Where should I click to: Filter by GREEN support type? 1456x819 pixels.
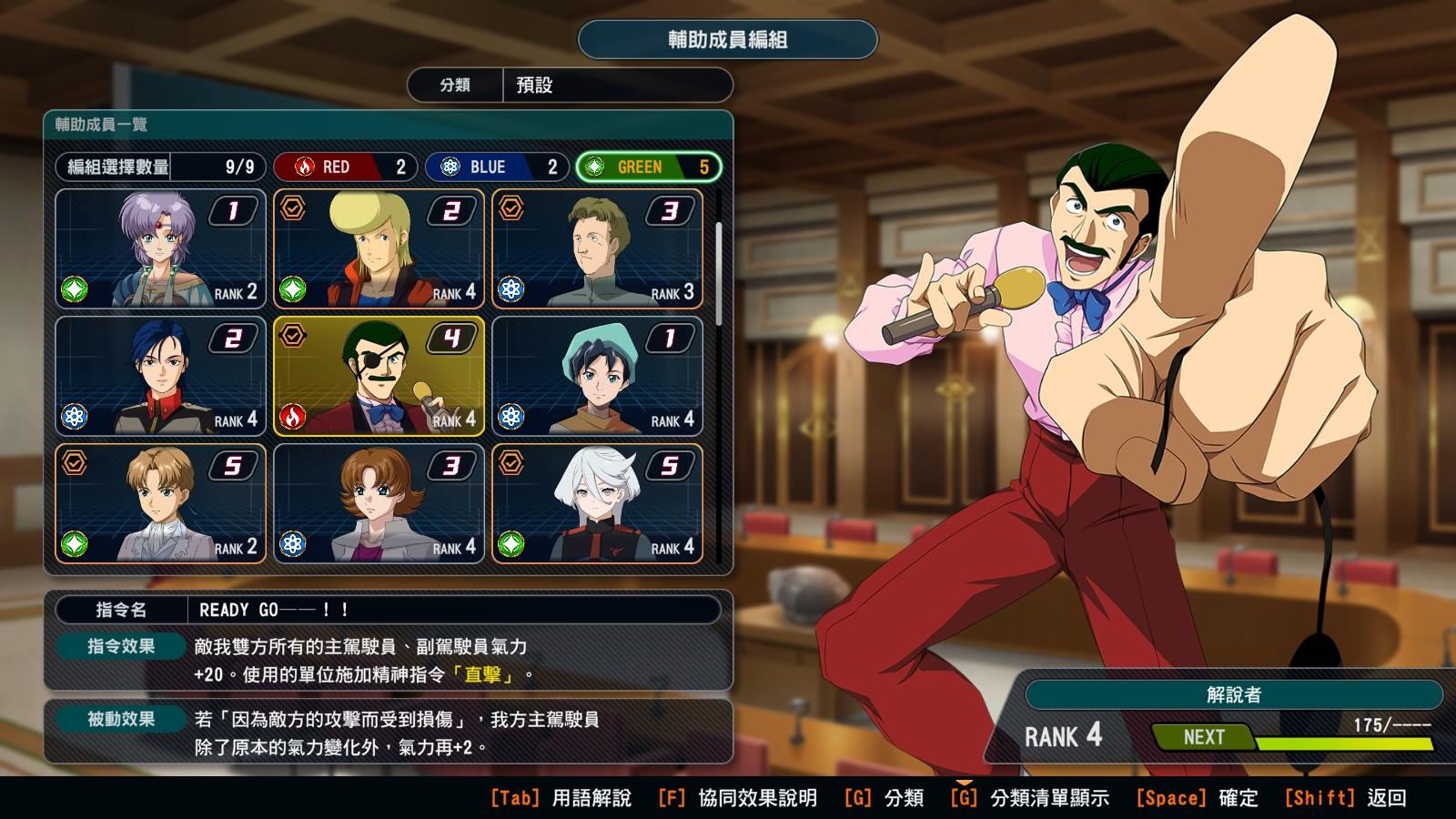coord(649,167)
